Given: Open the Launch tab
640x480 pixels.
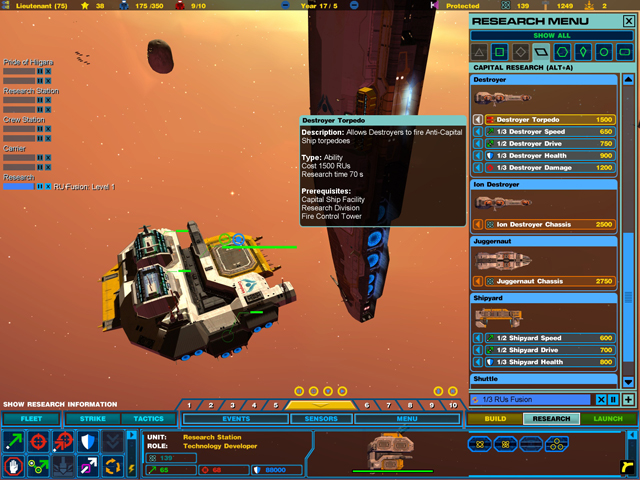Looking at the screenshot, I should [607, 419].
